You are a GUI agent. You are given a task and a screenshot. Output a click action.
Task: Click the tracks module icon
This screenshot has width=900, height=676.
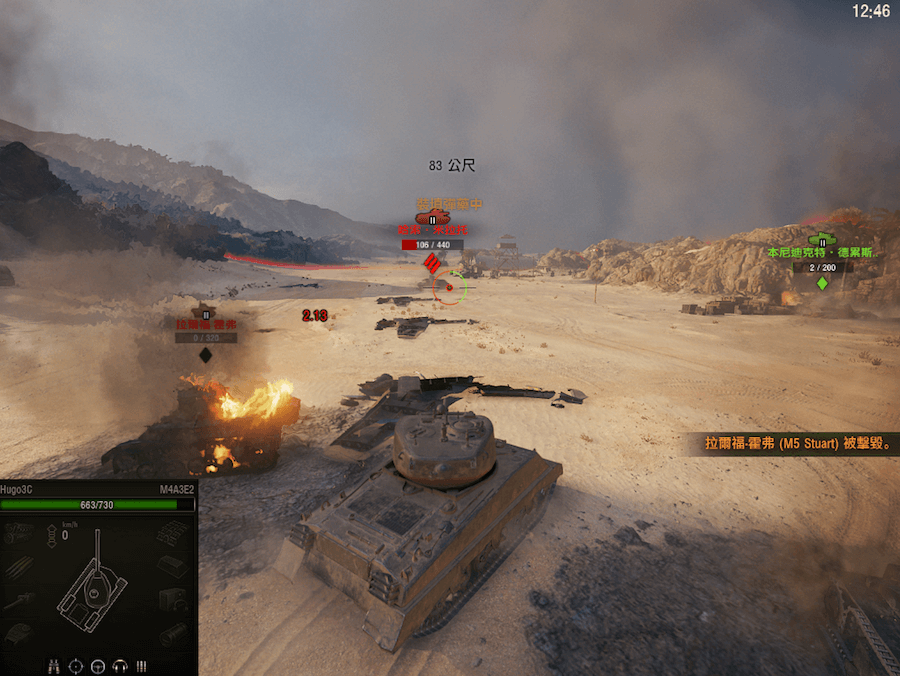coord(173,534)
